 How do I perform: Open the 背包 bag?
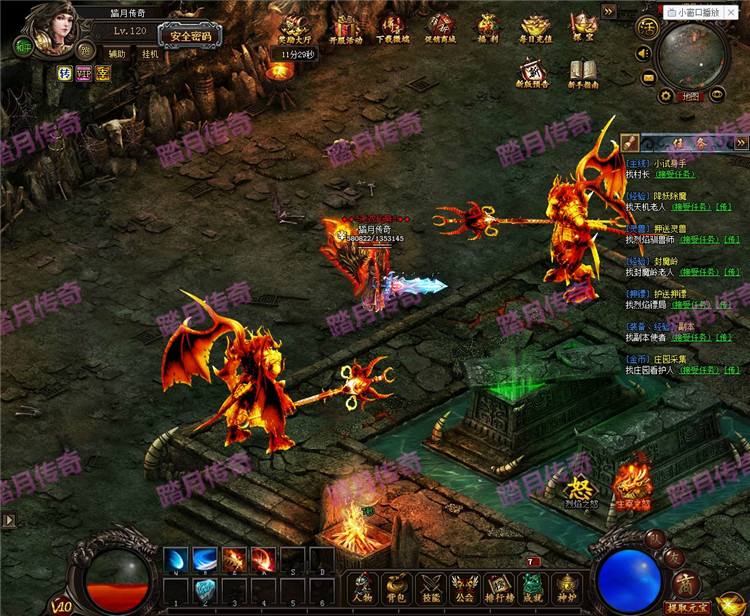[x=398, y=587]
